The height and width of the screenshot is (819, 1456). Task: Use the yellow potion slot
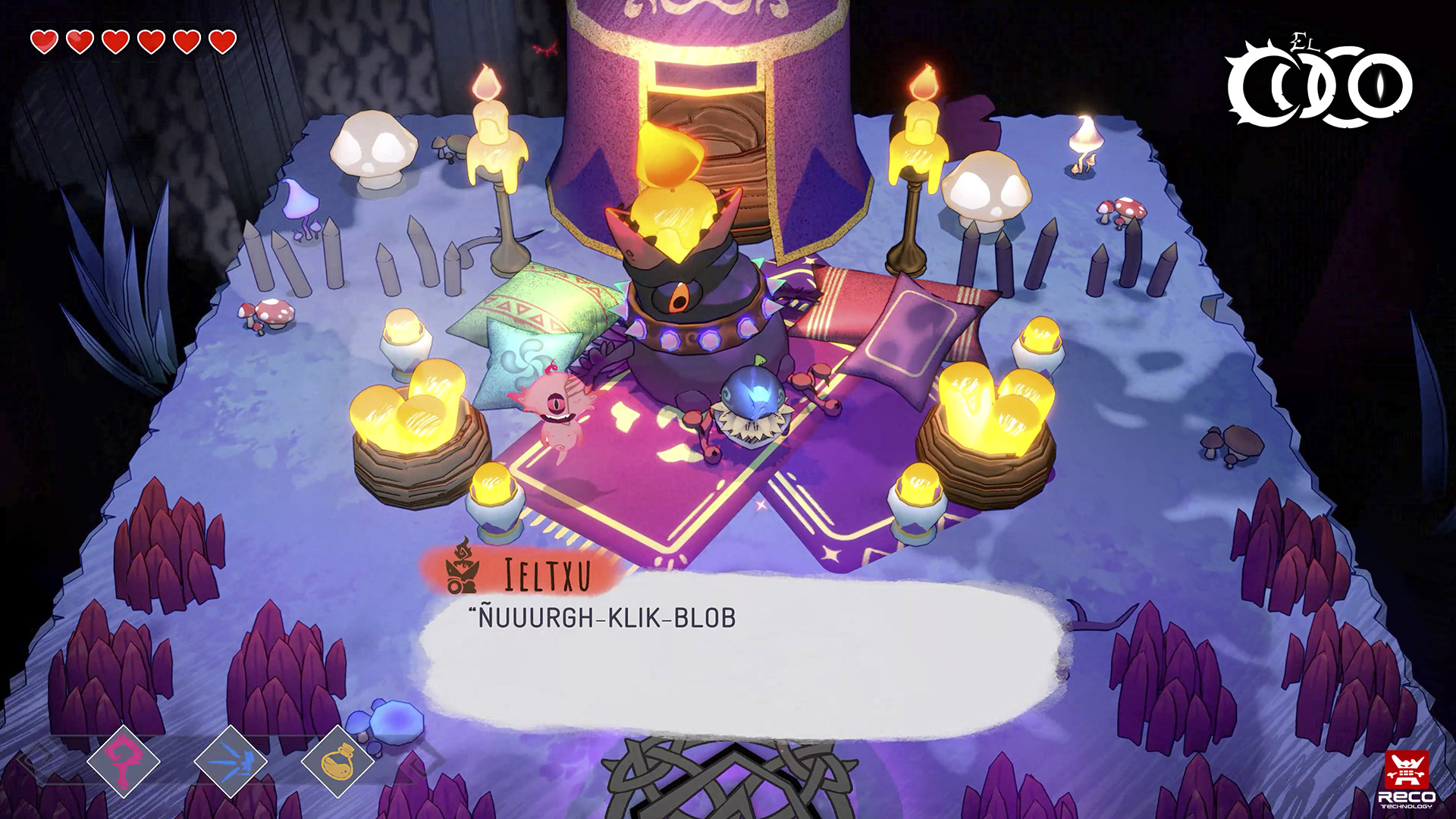[337, 761]
